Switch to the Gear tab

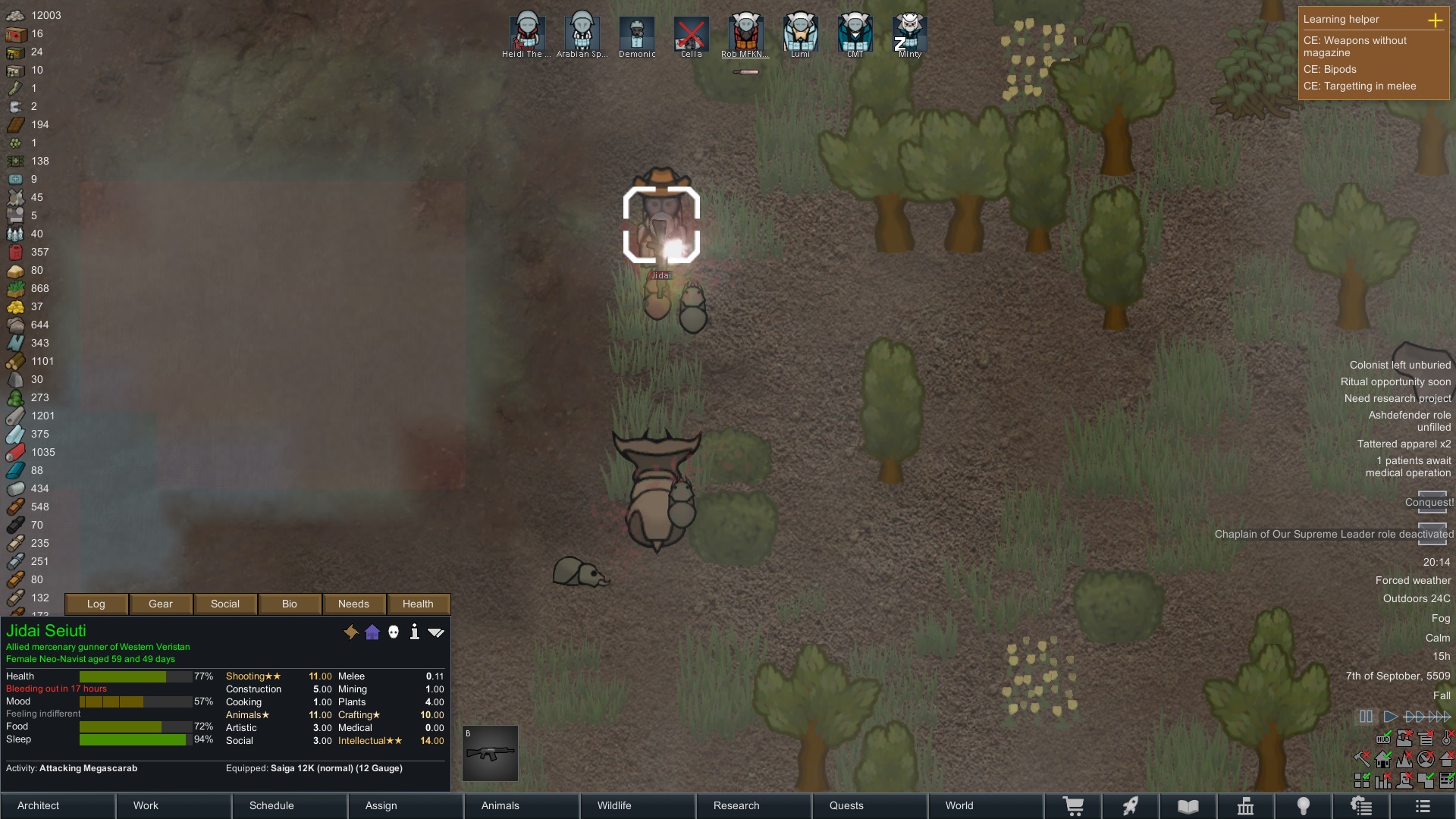(161, 604)
